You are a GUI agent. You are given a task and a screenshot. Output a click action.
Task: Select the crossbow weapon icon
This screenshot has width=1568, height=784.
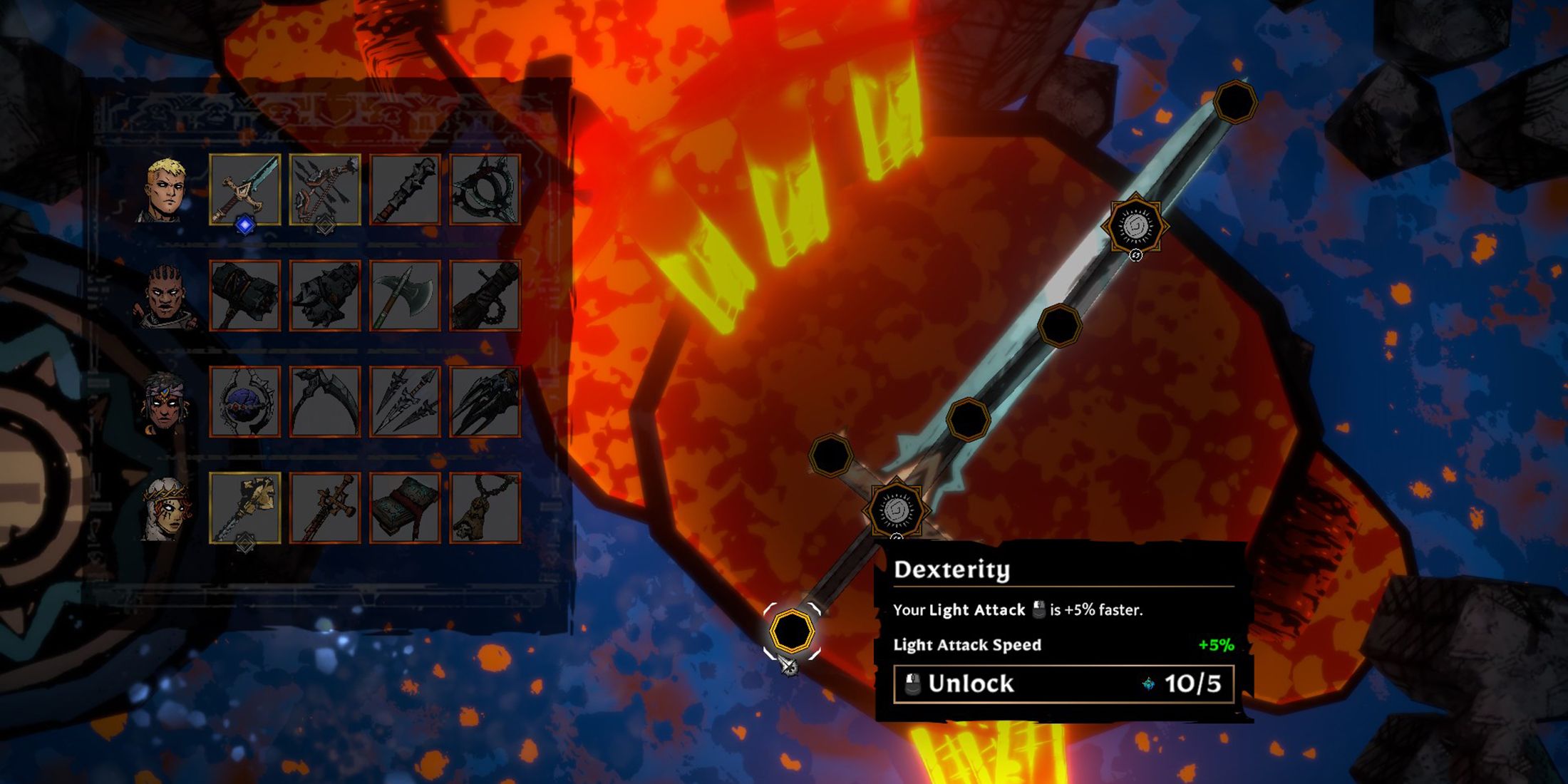[324, 187]
